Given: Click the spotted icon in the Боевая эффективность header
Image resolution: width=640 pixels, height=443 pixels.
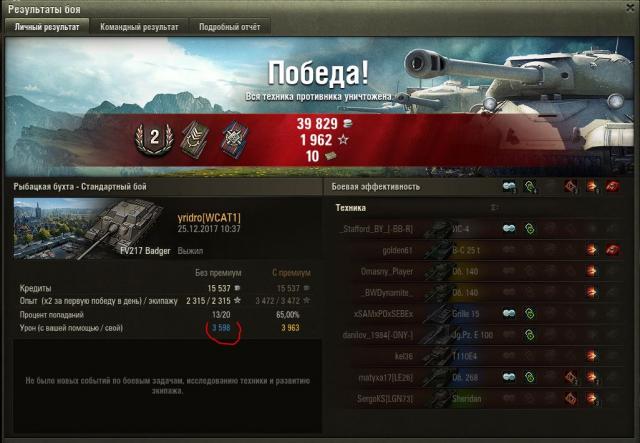Looking at the screenshot, I should point(508,187).
